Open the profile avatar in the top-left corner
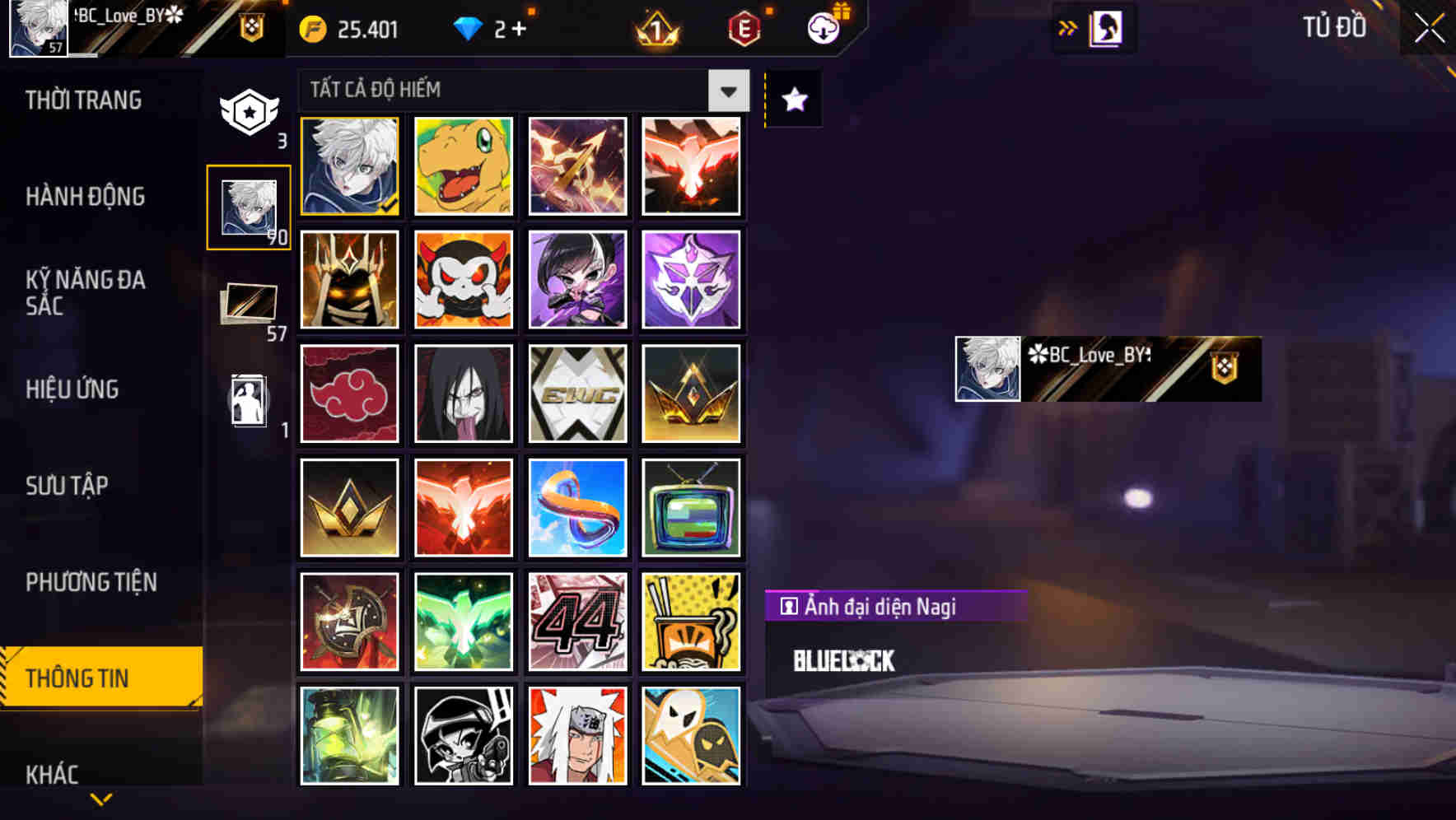Viewport: 1456px width, 820px height. [x=37, y=27]
